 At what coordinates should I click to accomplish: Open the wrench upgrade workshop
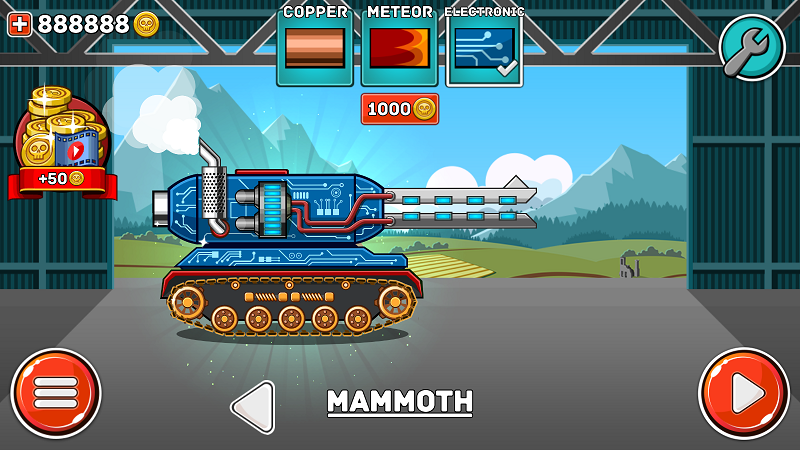(751, 47)
